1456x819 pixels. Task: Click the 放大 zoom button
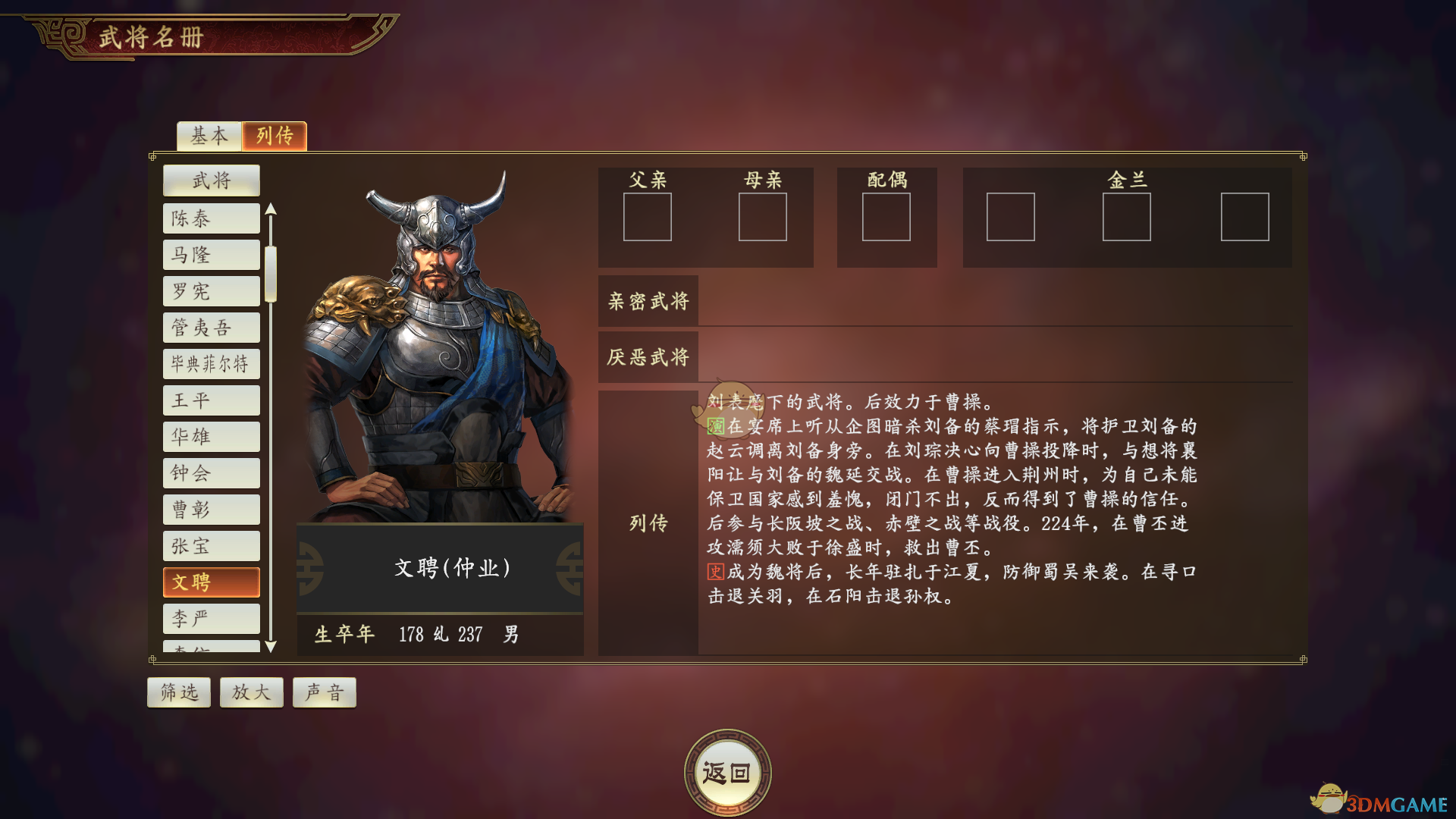[x=251, y=692]
